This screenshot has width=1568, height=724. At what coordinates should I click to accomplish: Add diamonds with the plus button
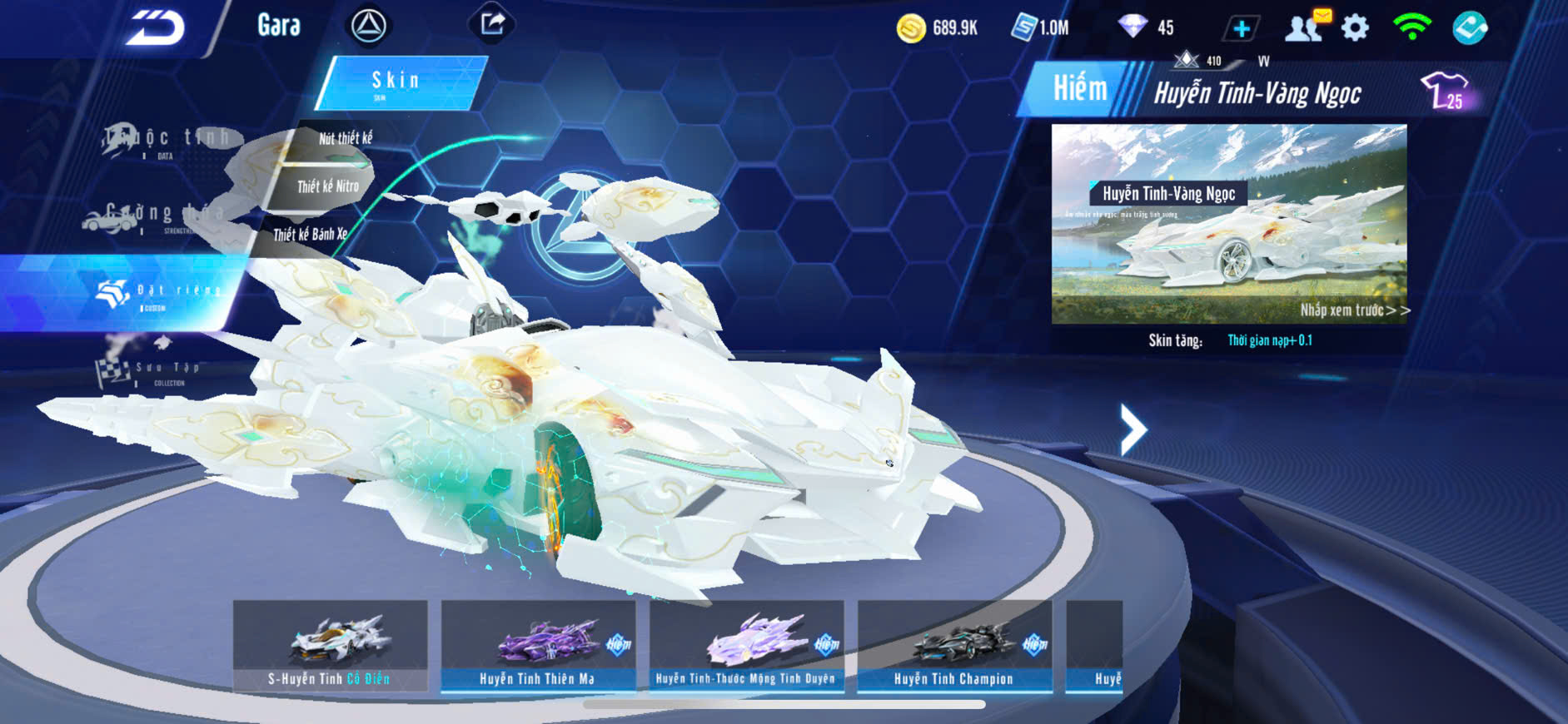point(1241,29)
